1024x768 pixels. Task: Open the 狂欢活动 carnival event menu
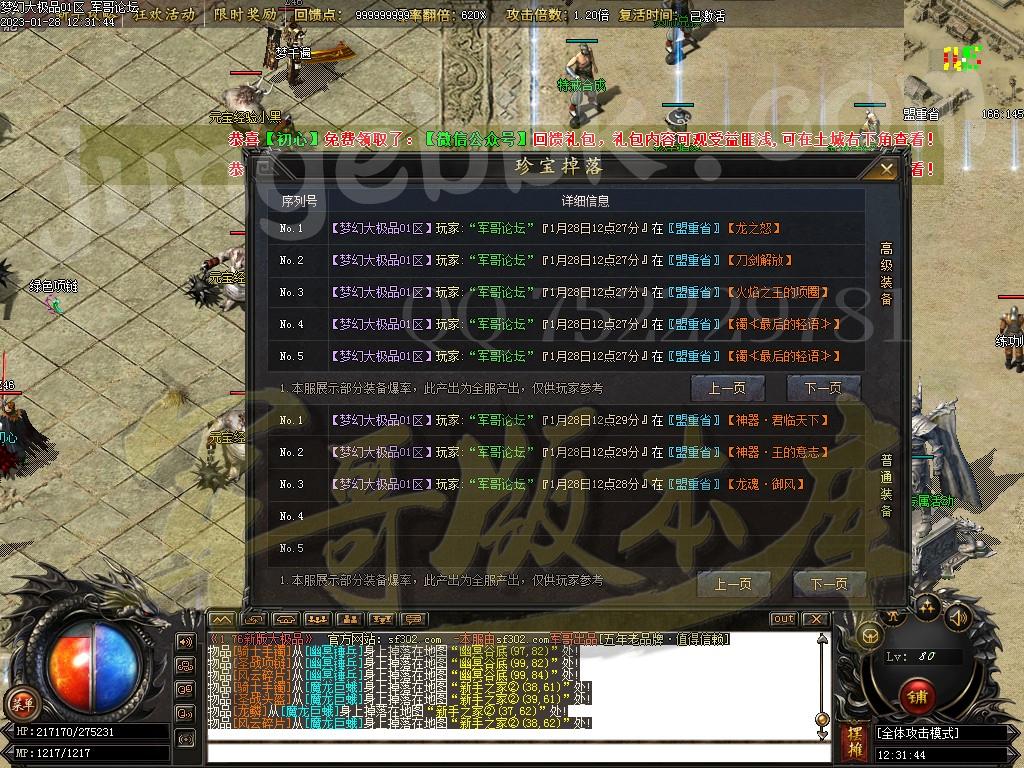click(164, 15)
